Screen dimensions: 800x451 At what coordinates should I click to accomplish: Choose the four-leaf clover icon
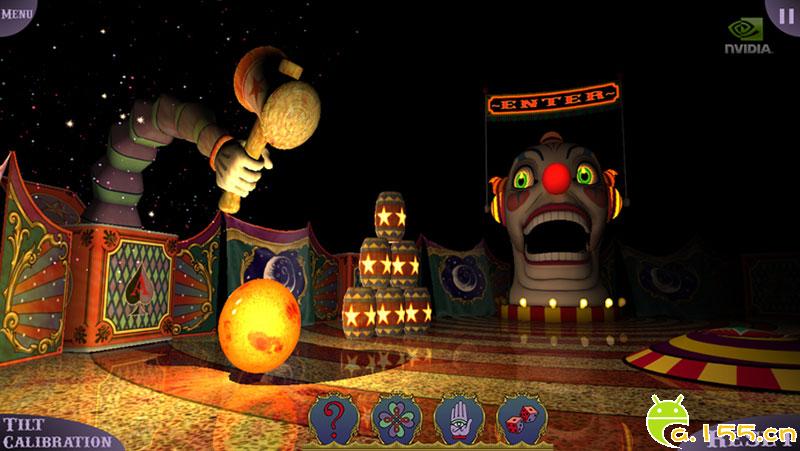pyautogui.click(x=392, y=420)
